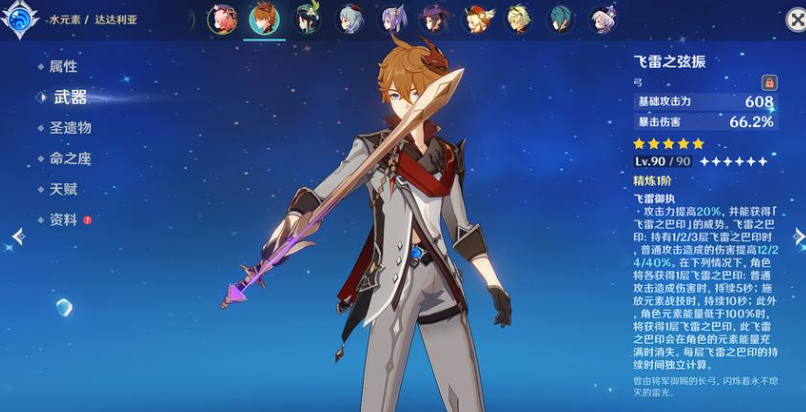
Task: Choose the pink-haired character portrait at the row start
Action: point(221,19)
